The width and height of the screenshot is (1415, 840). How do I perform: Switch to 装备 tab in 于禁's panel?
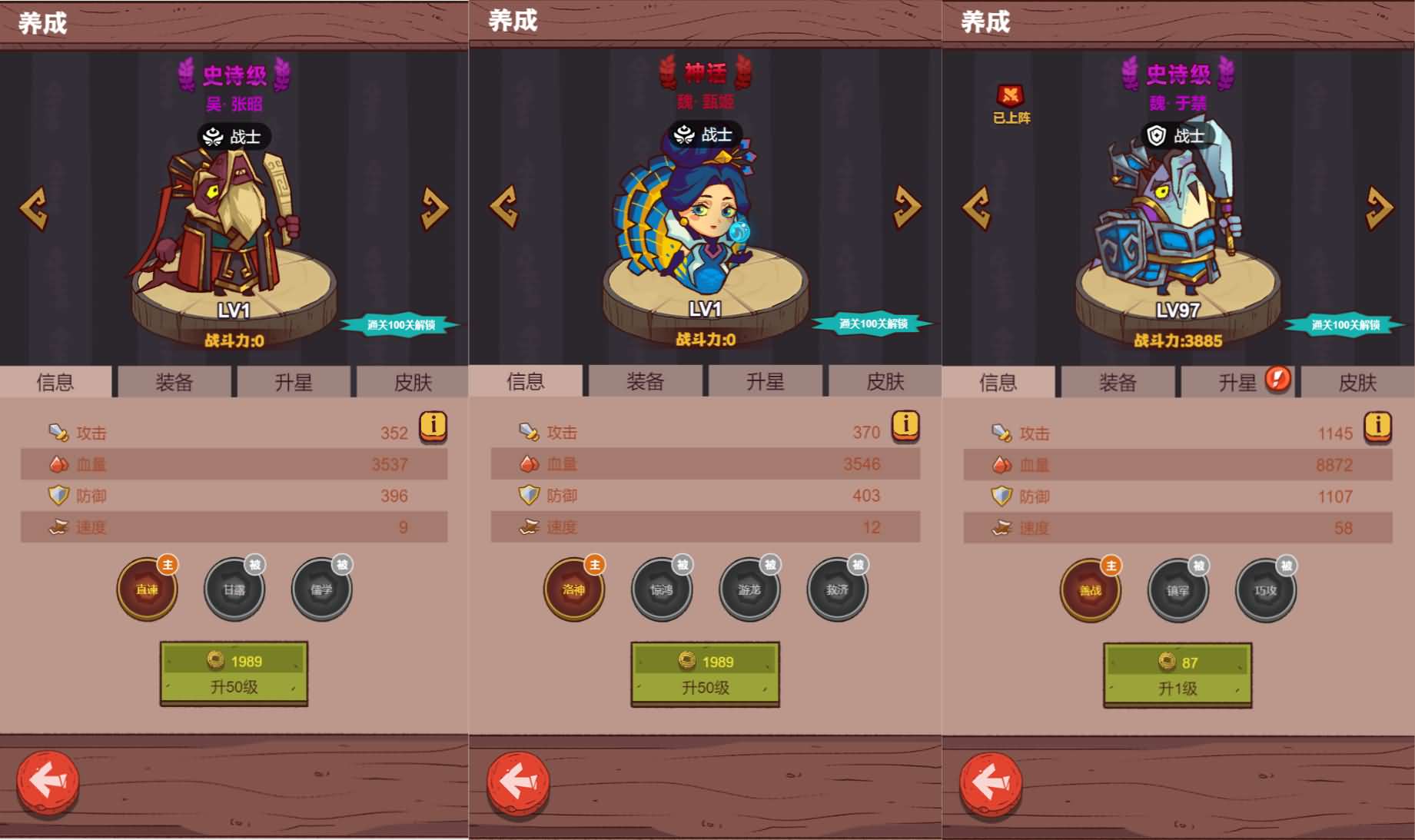[x=1118, y=382]
